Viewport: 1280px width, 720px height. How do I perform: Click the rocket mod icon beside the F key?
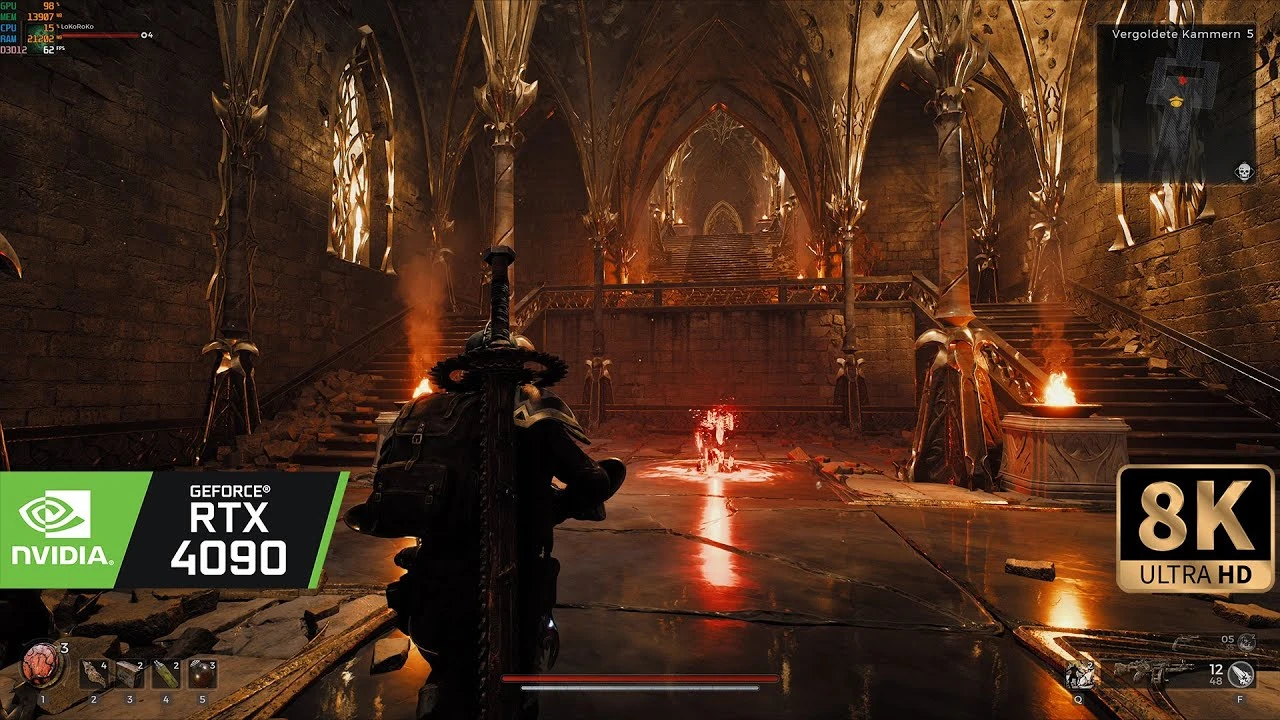tap(1240, 675)
